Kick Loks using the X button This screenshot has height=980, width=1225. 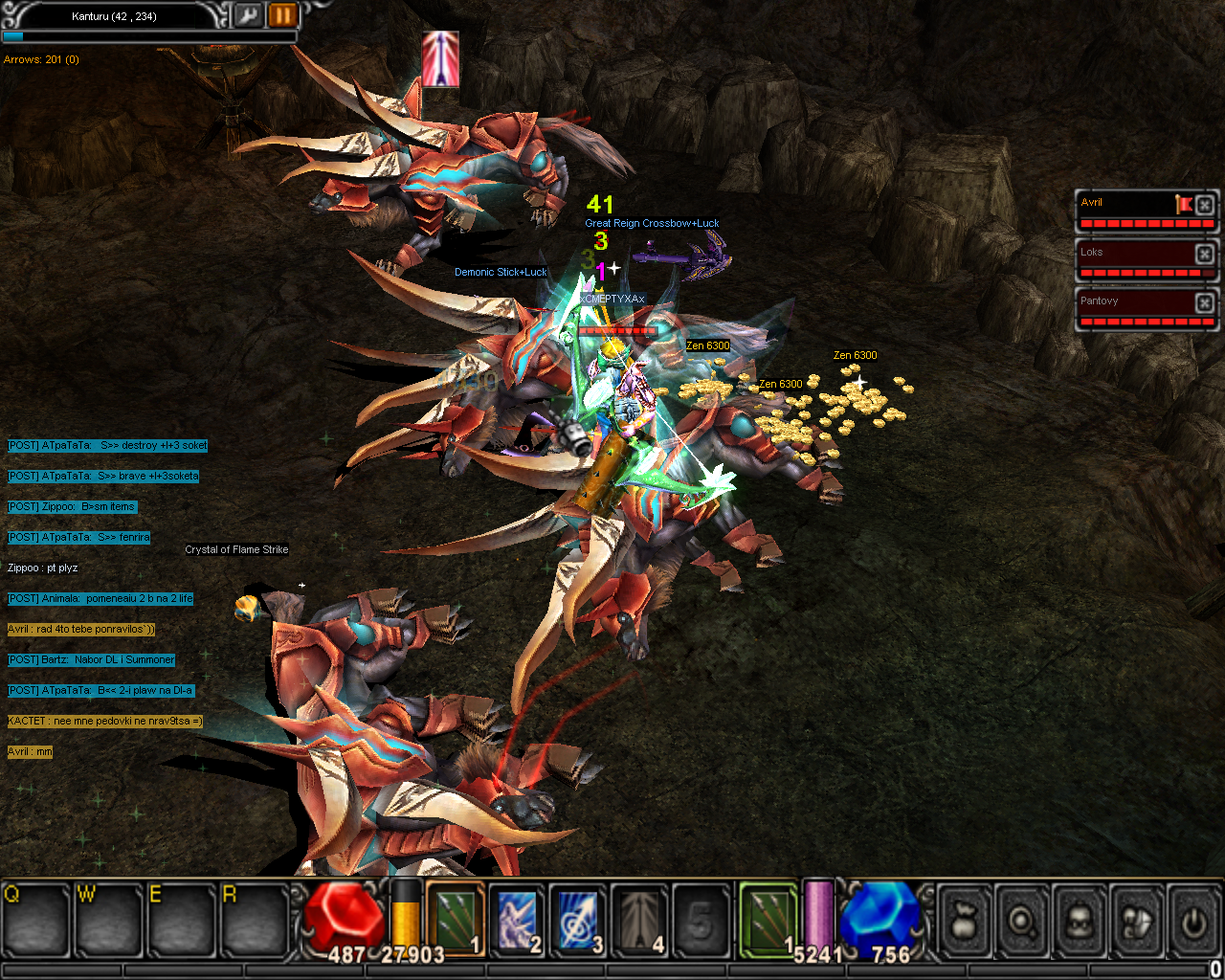coord(1205,254)
